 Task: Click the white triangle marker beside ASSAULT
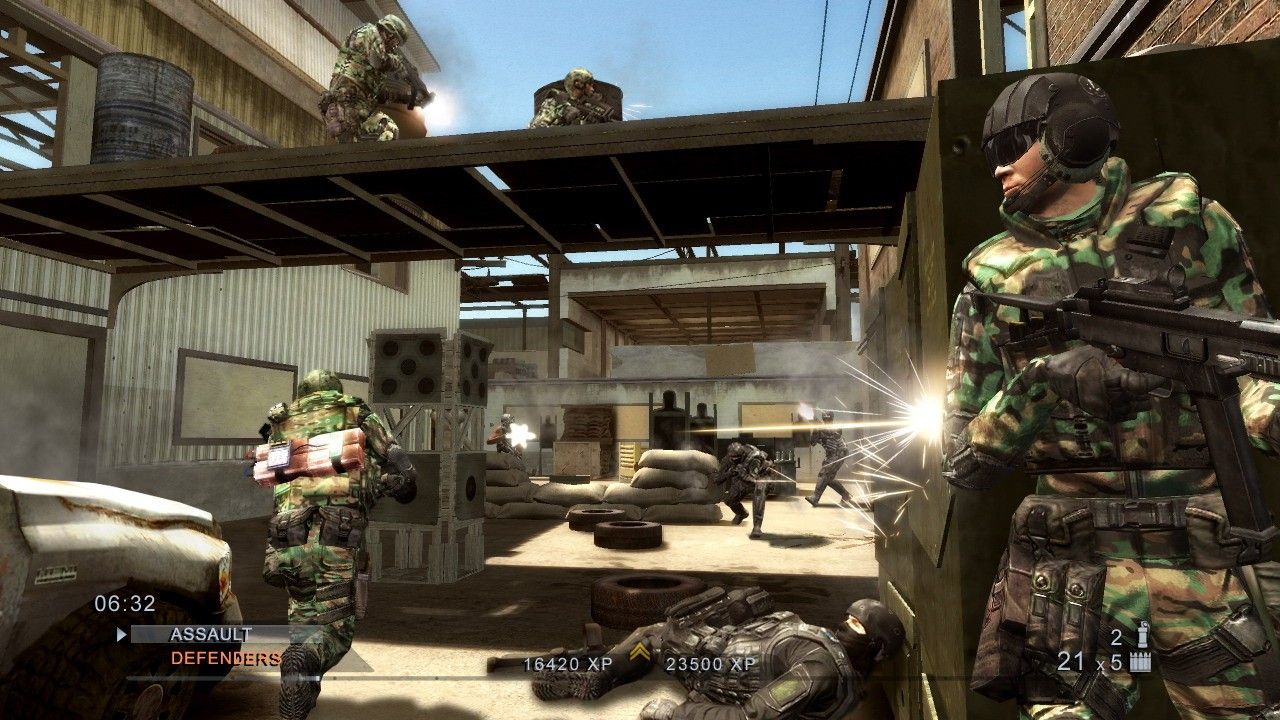tap(122, 633)
